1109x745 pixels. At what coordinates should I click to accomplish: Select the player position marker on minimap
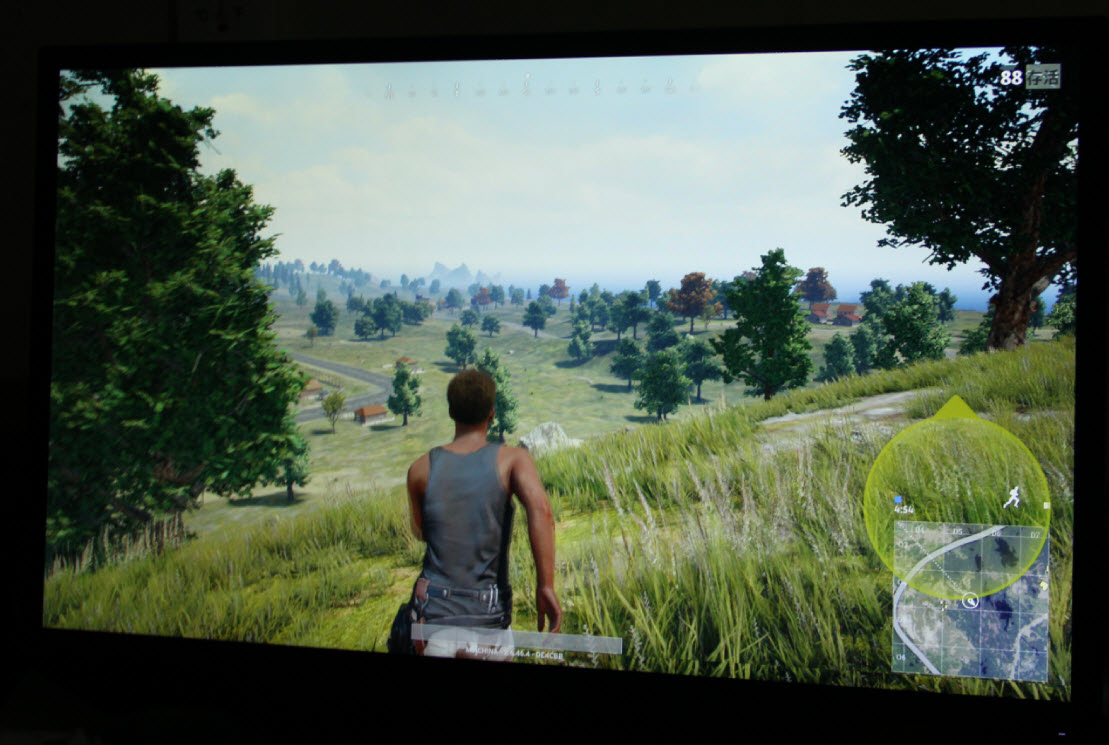pos(969,600)
